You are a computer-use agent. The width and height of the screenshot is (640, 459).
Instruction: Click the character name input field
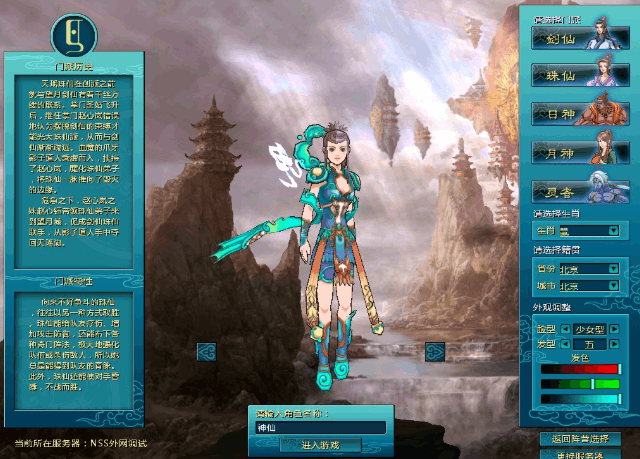[319, 427]
